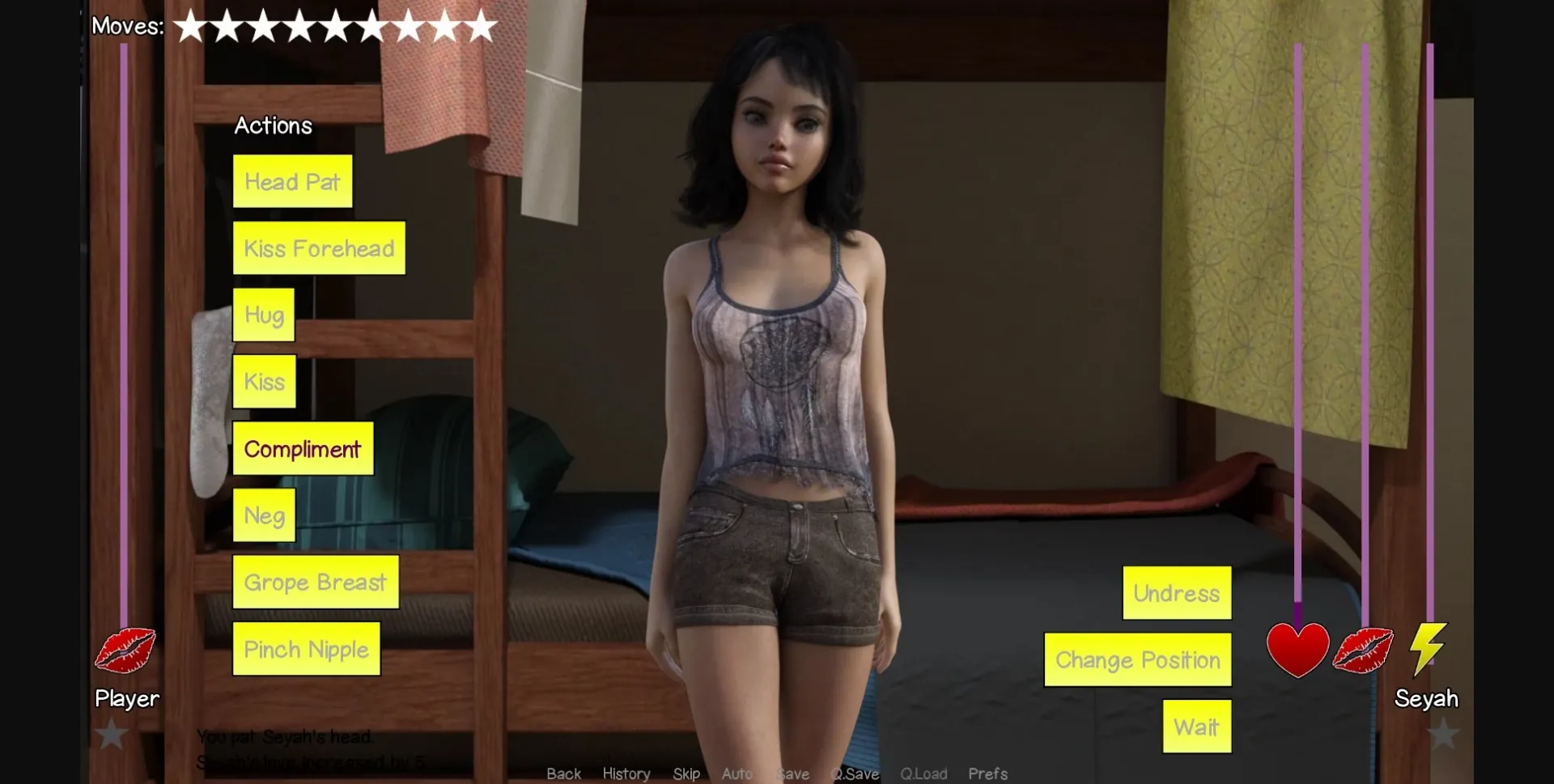Click Seyah's purple heart meter bar
This screenshot has width=1554, height=784.
click(x=1299, y=324)
